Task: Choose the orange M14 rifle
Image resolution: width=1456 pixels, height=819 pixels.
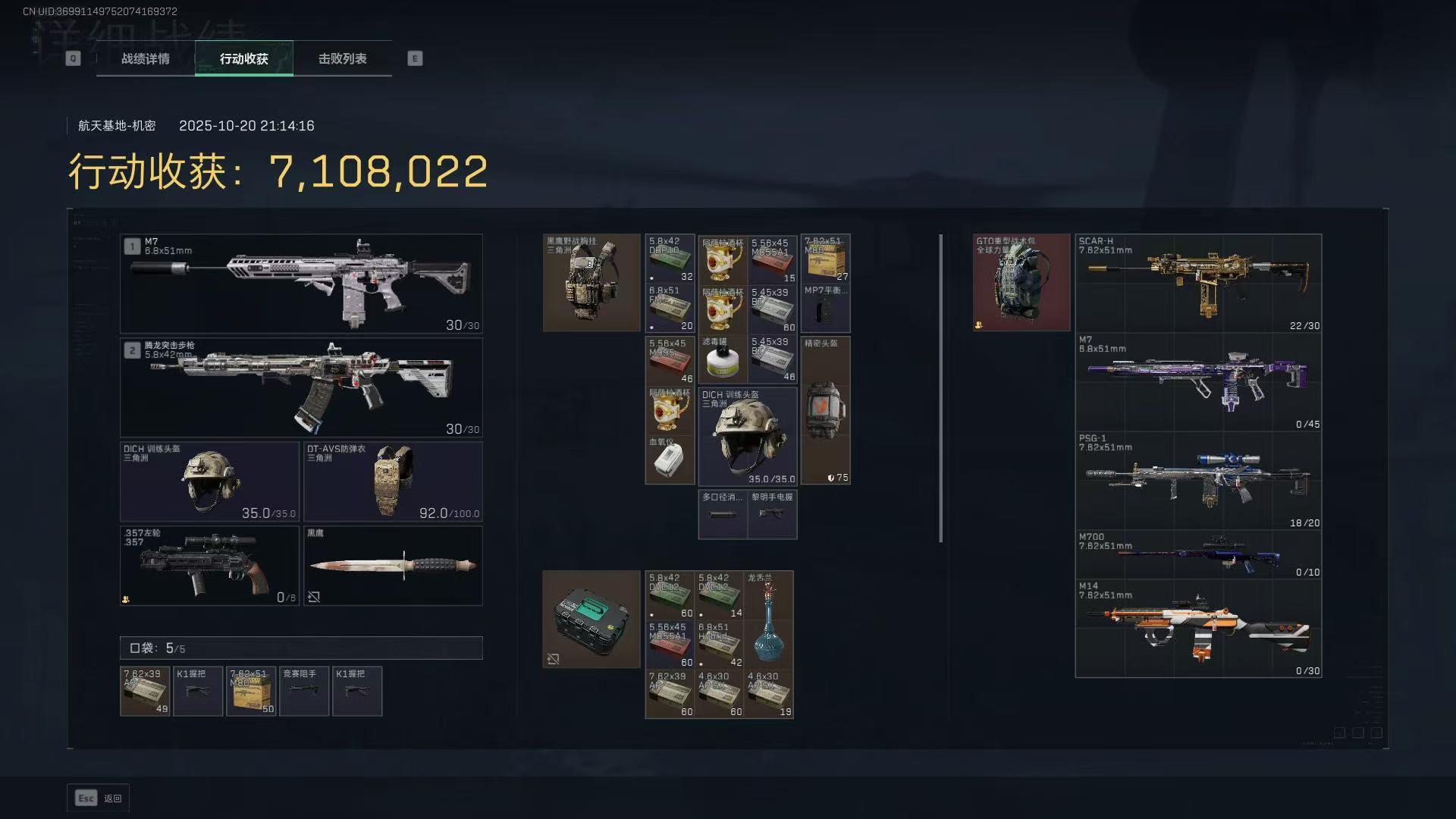Action: (1198, 629)
